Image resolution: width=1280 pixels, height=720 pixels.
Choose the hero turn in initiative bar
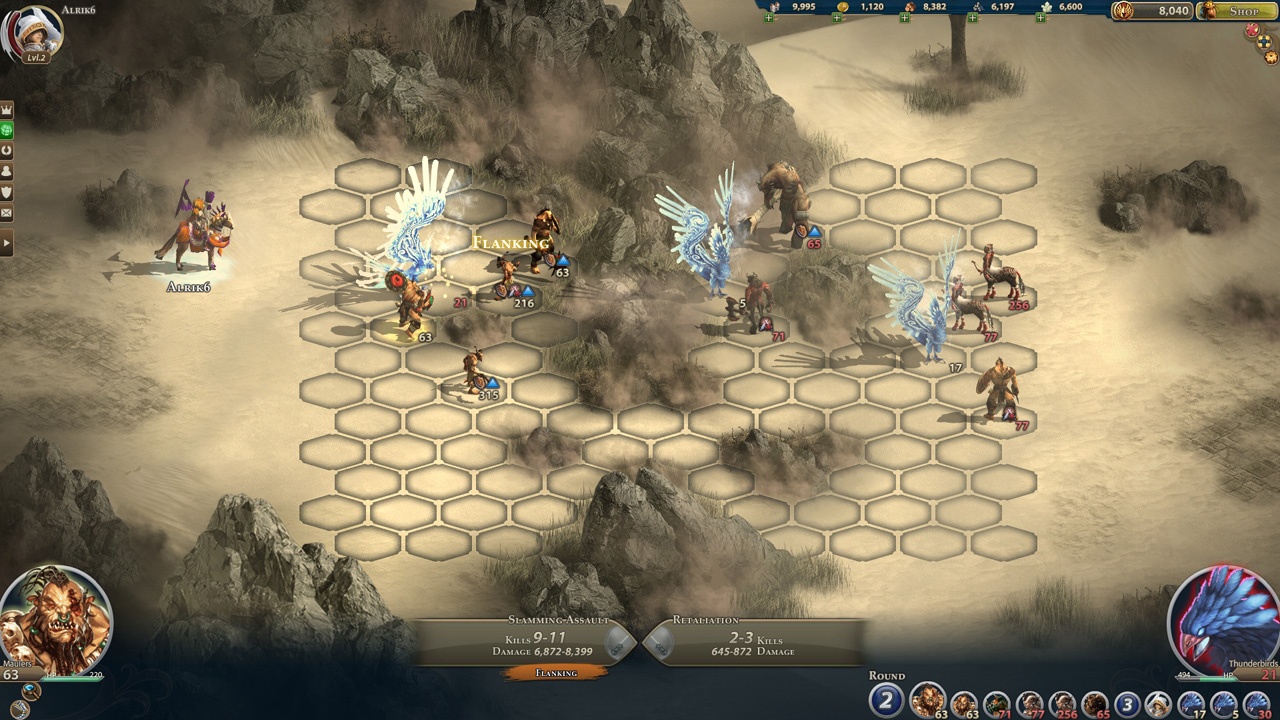click(x=1159, y=704)
